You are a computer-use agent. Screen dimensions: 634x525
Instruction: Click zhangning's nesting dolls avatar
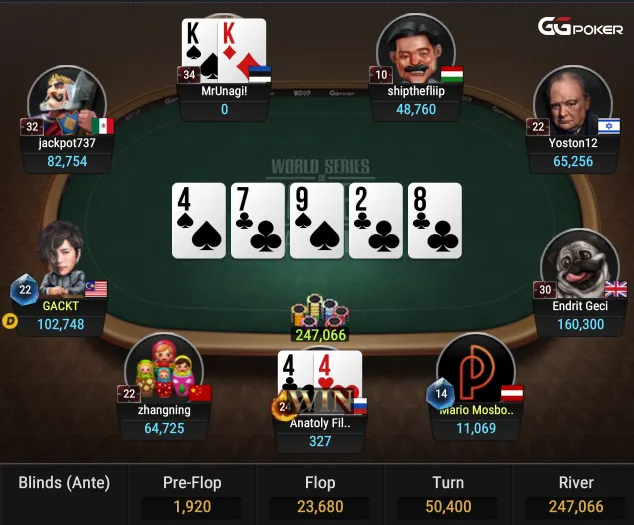pyautogui.click(x=165, y=368)
